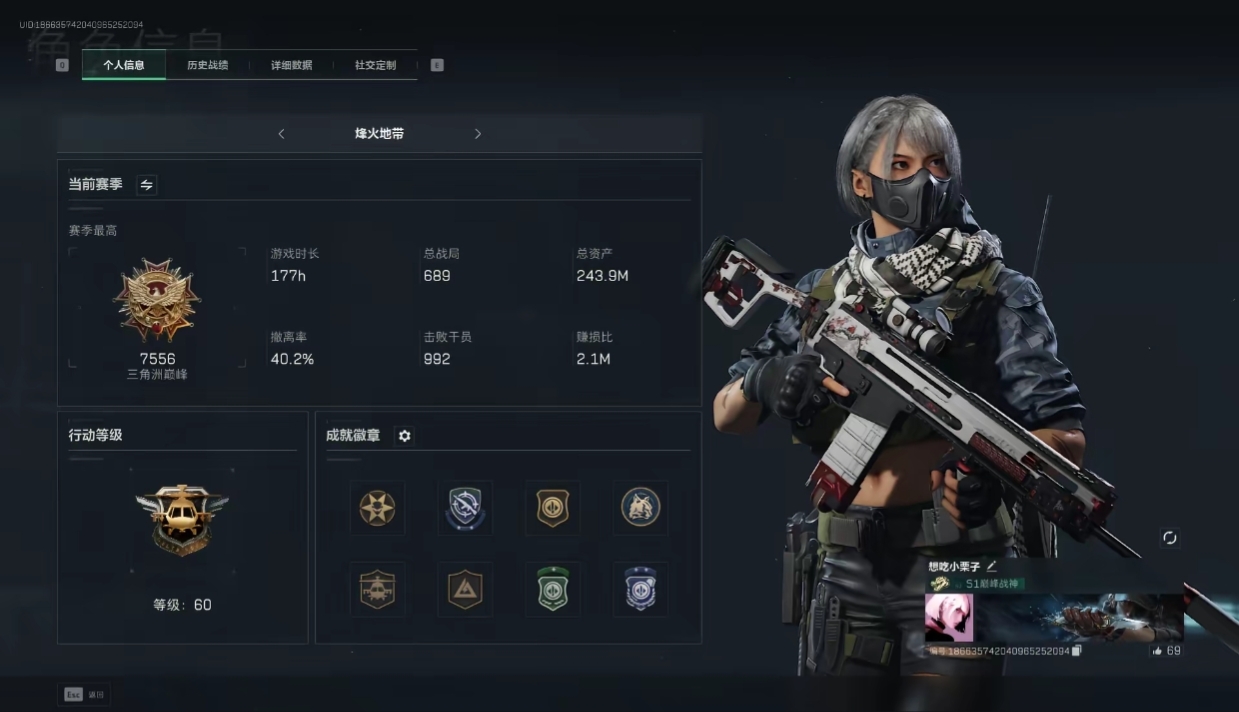Screen dimensions: 1239x712
Task: Copy the player ID number
Action: (x=1077, y=651)
